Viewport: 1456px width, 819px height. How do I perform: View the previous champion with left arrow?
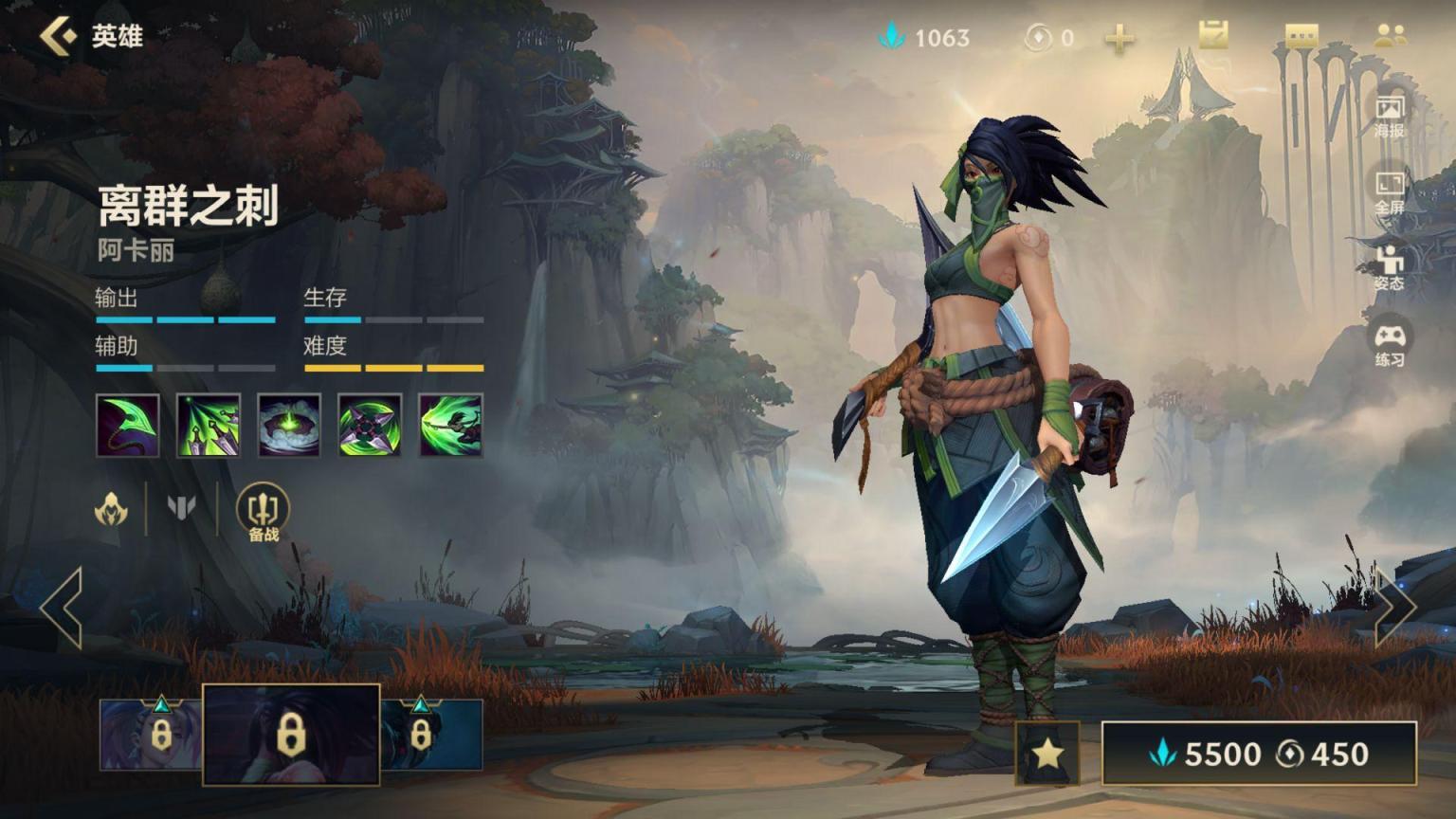pos(63,608)
